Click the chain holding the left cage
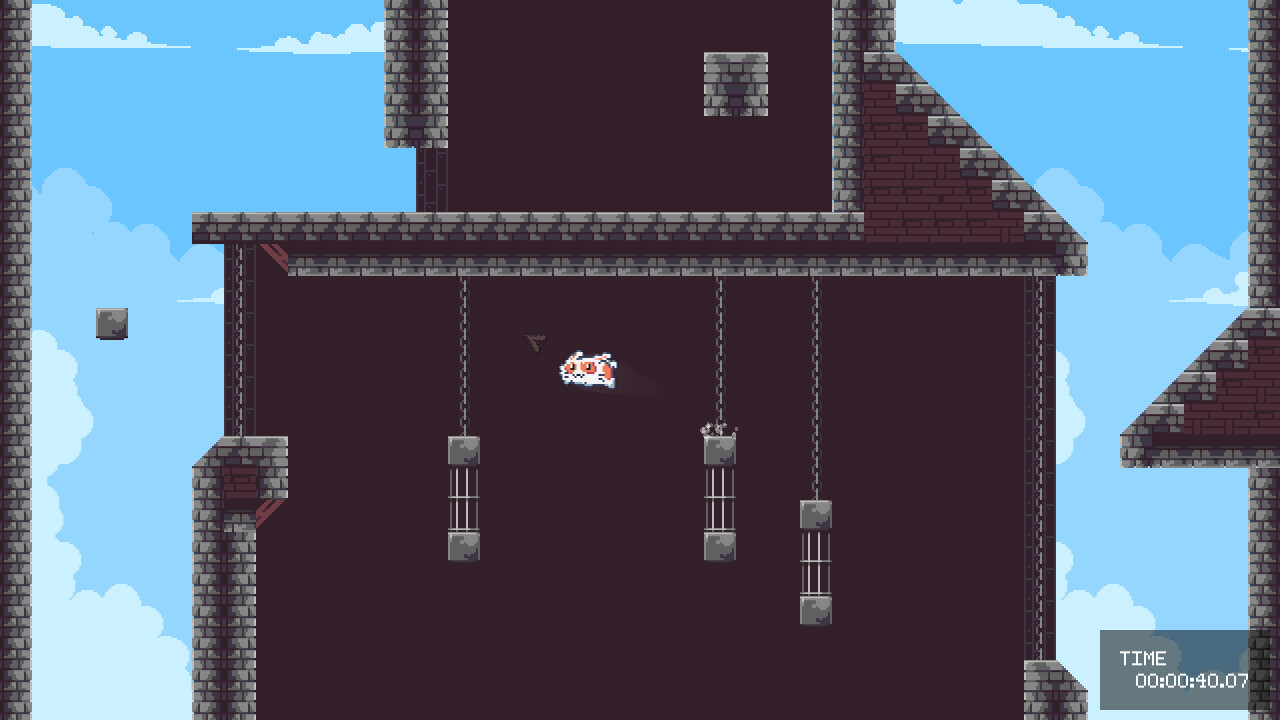The height and width of the screenshot is (720, 1280). click(462, 360)
